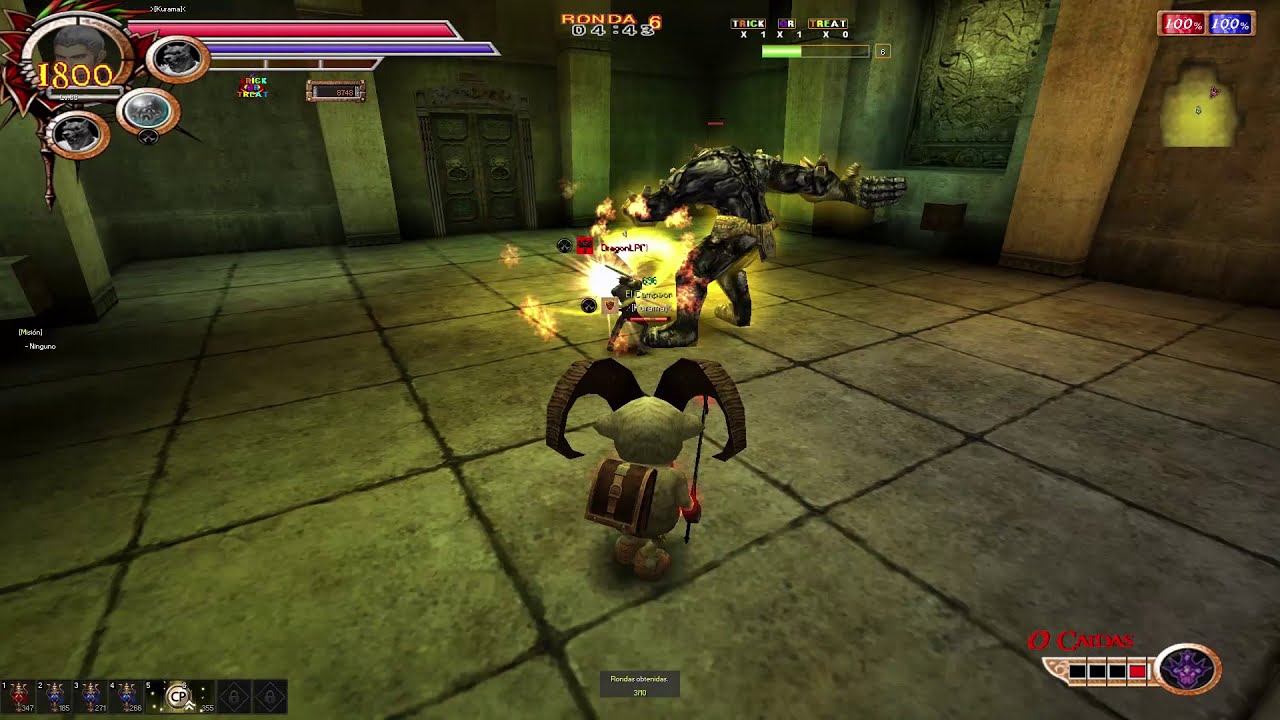
Task: Select the wolf portrait under the level bar
Action: click(77, 134)
